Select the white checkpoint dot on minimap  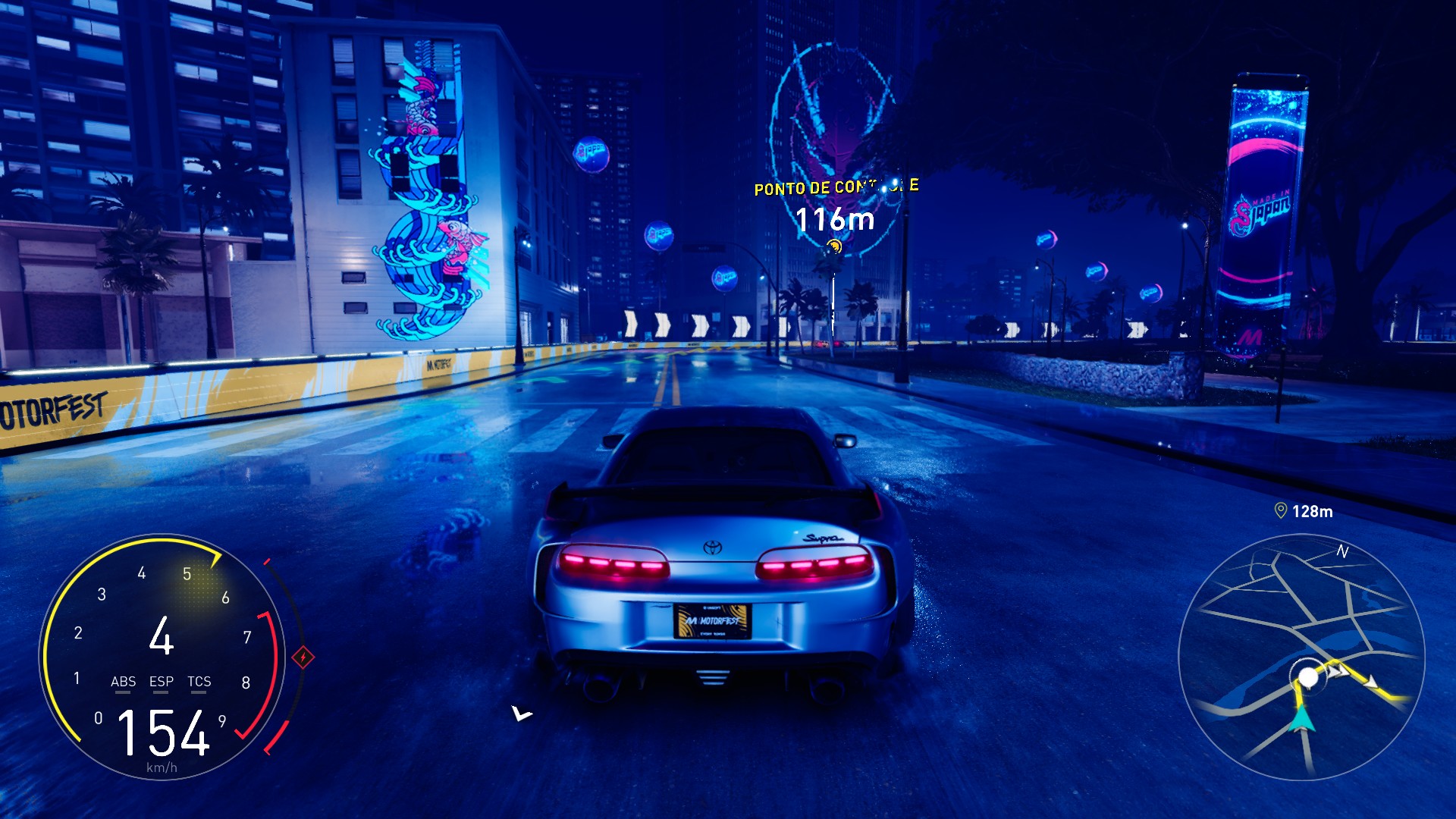click(1308, 676)
